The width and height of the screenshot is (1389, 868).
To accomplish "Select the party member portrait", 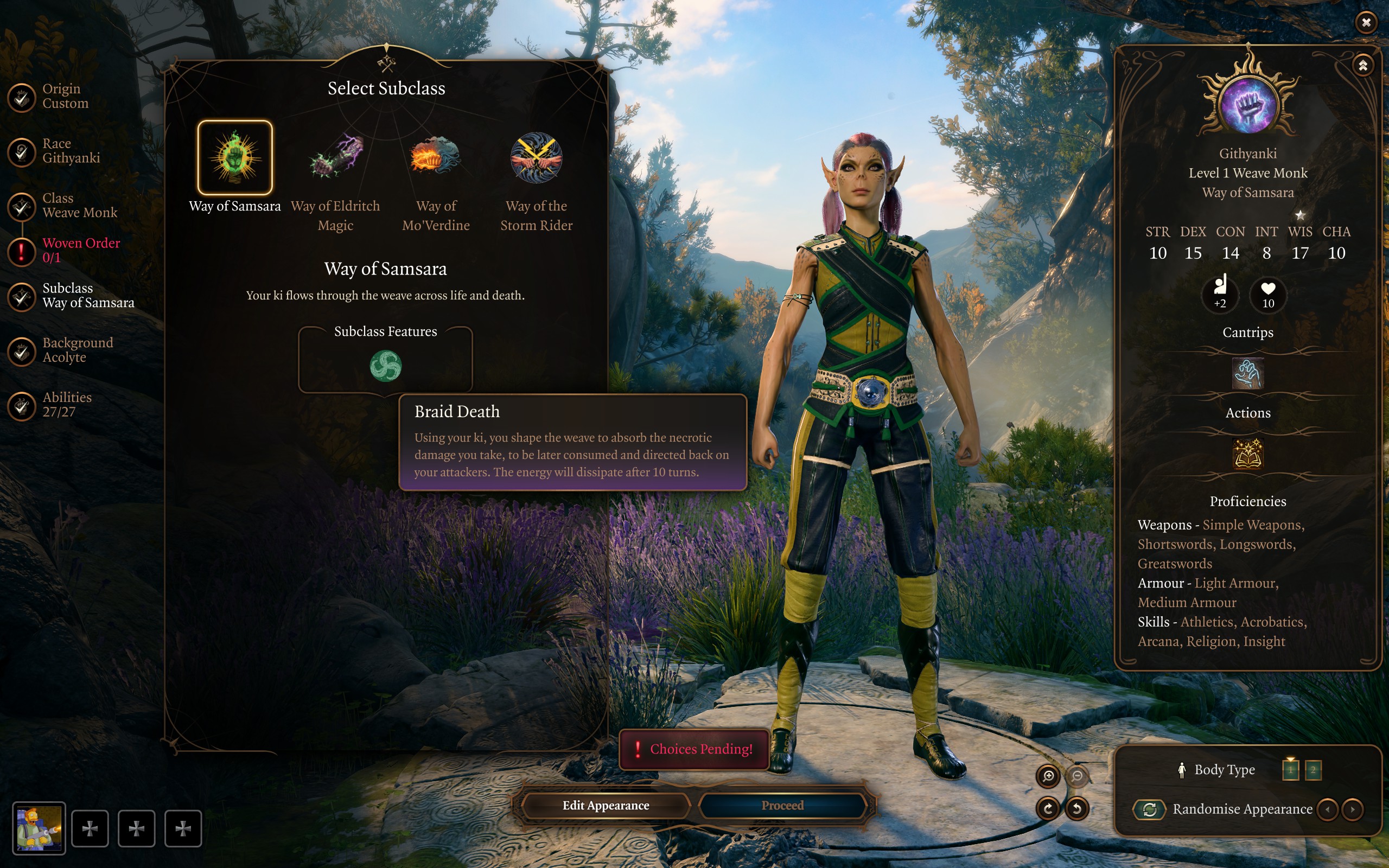I will pyautogui.click(x=39, y=828).
